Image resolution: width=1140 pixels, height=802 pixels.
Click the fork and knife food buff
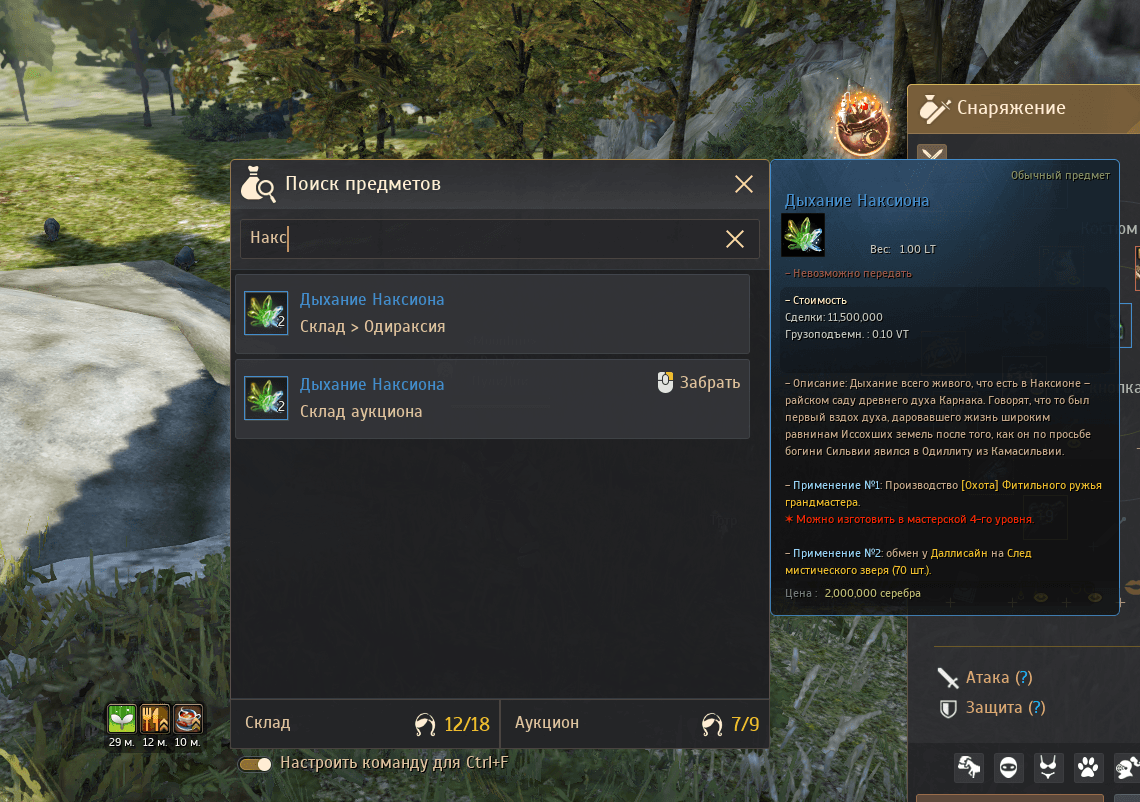coord(155,718)
